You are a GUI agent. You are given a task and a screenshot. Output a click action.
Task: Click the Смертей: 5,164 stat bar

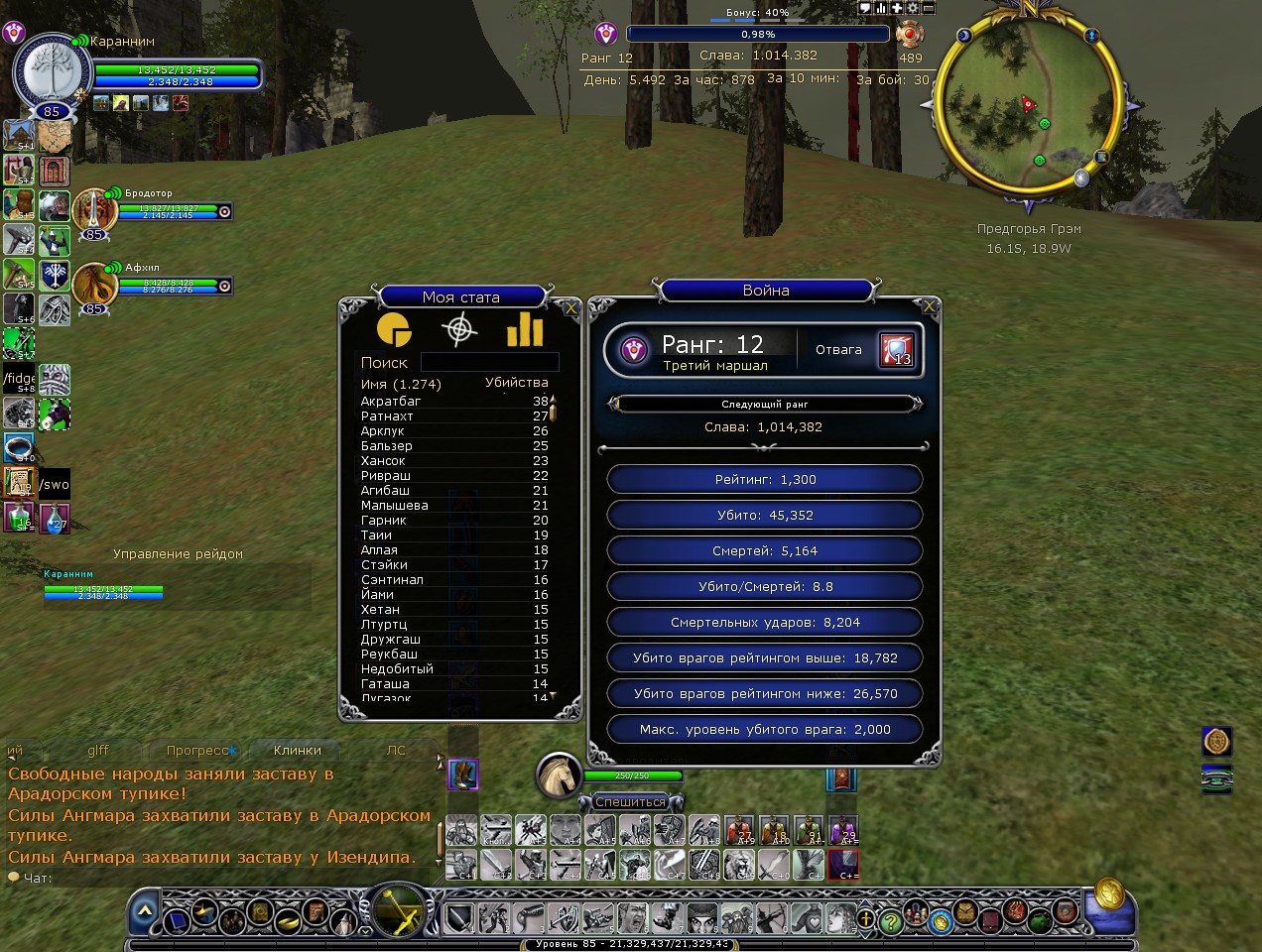tap(765, 551)
